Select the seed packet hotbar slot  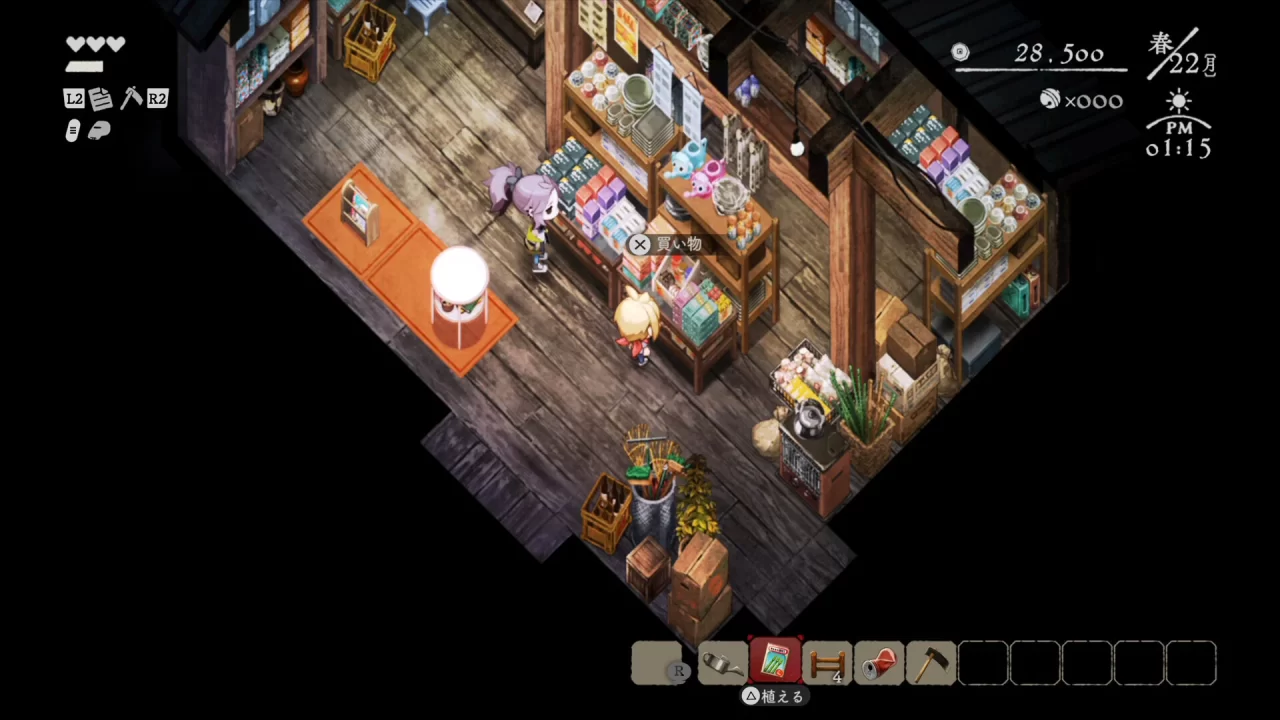point(775,662)
